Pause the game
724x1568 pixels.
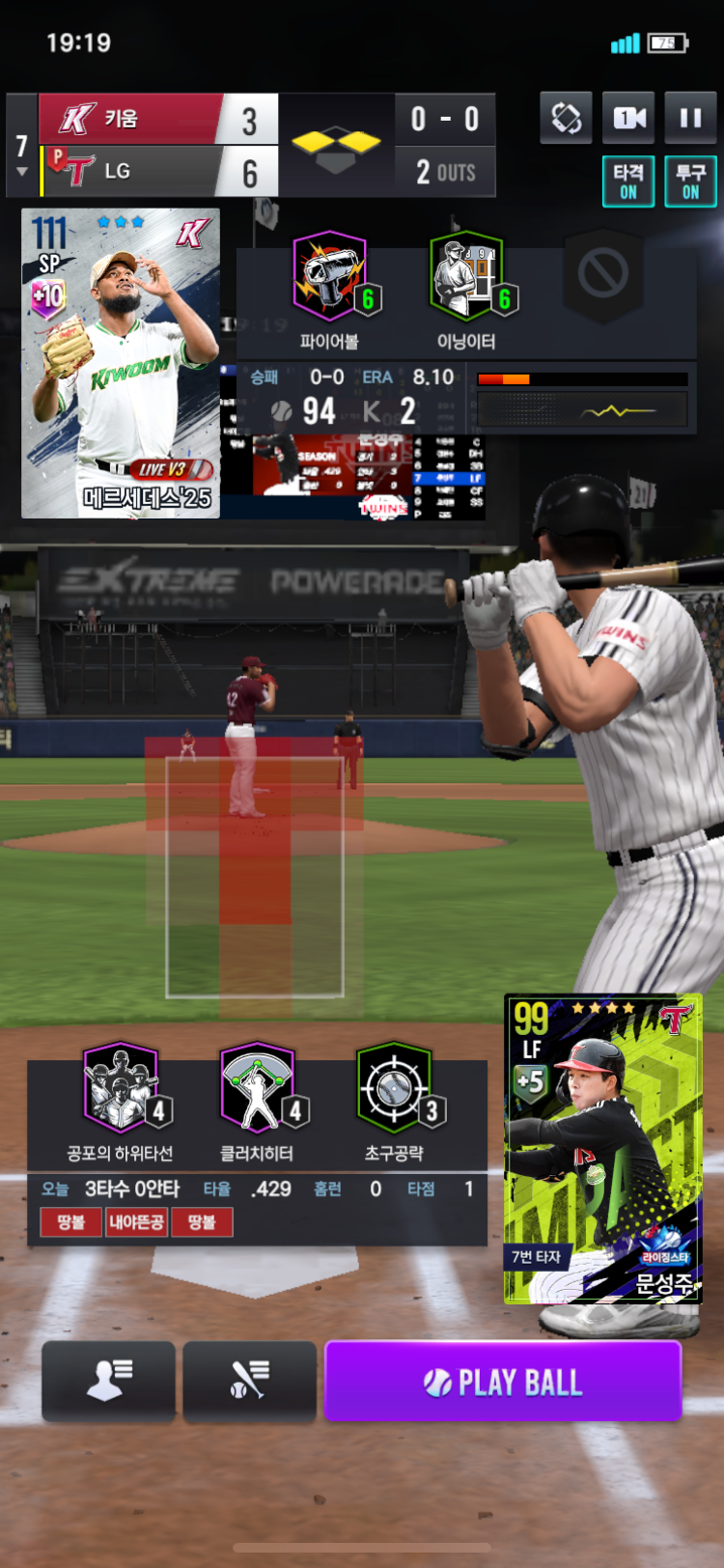click(690, 119)
